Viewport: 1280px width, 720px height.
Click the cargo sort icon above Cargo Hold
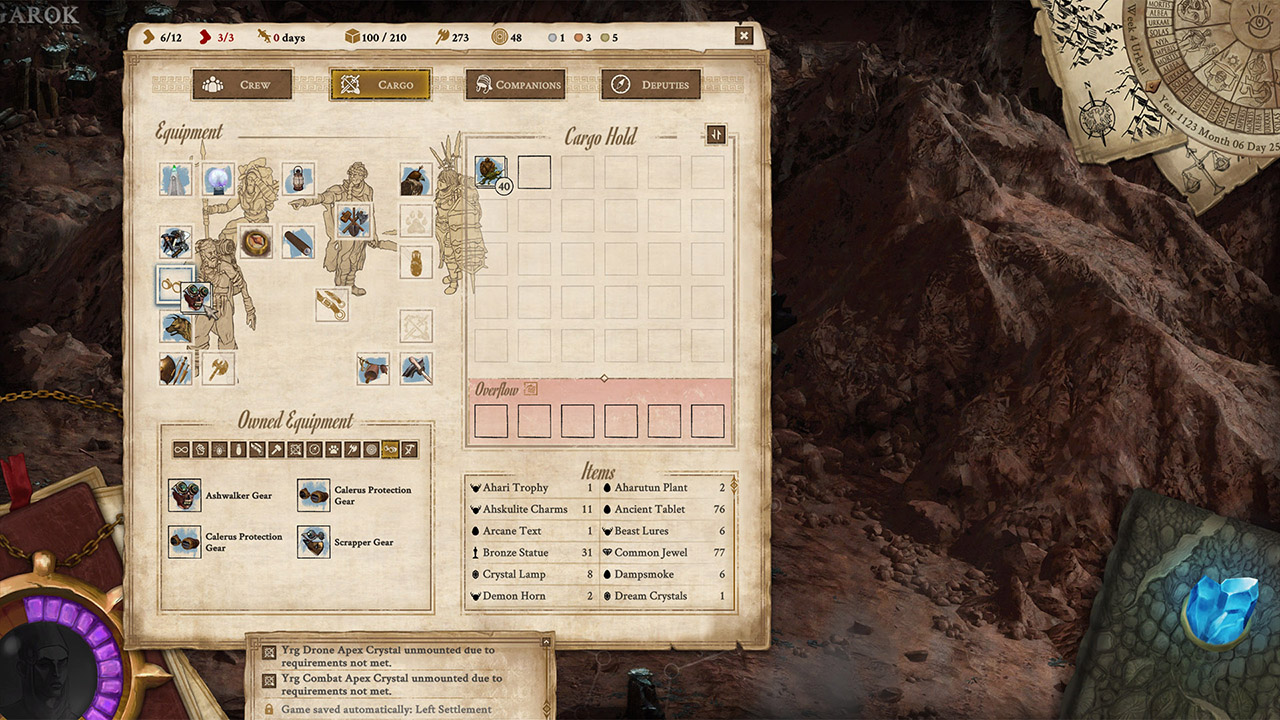coord(716,134)
